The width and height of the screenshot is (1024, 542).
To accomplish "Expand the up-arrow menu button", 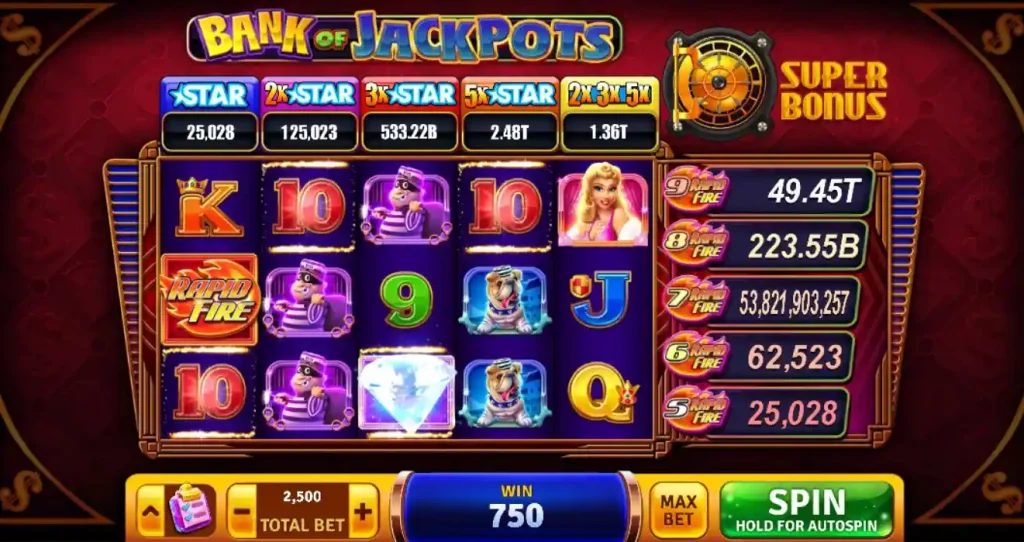I will 150,510.
